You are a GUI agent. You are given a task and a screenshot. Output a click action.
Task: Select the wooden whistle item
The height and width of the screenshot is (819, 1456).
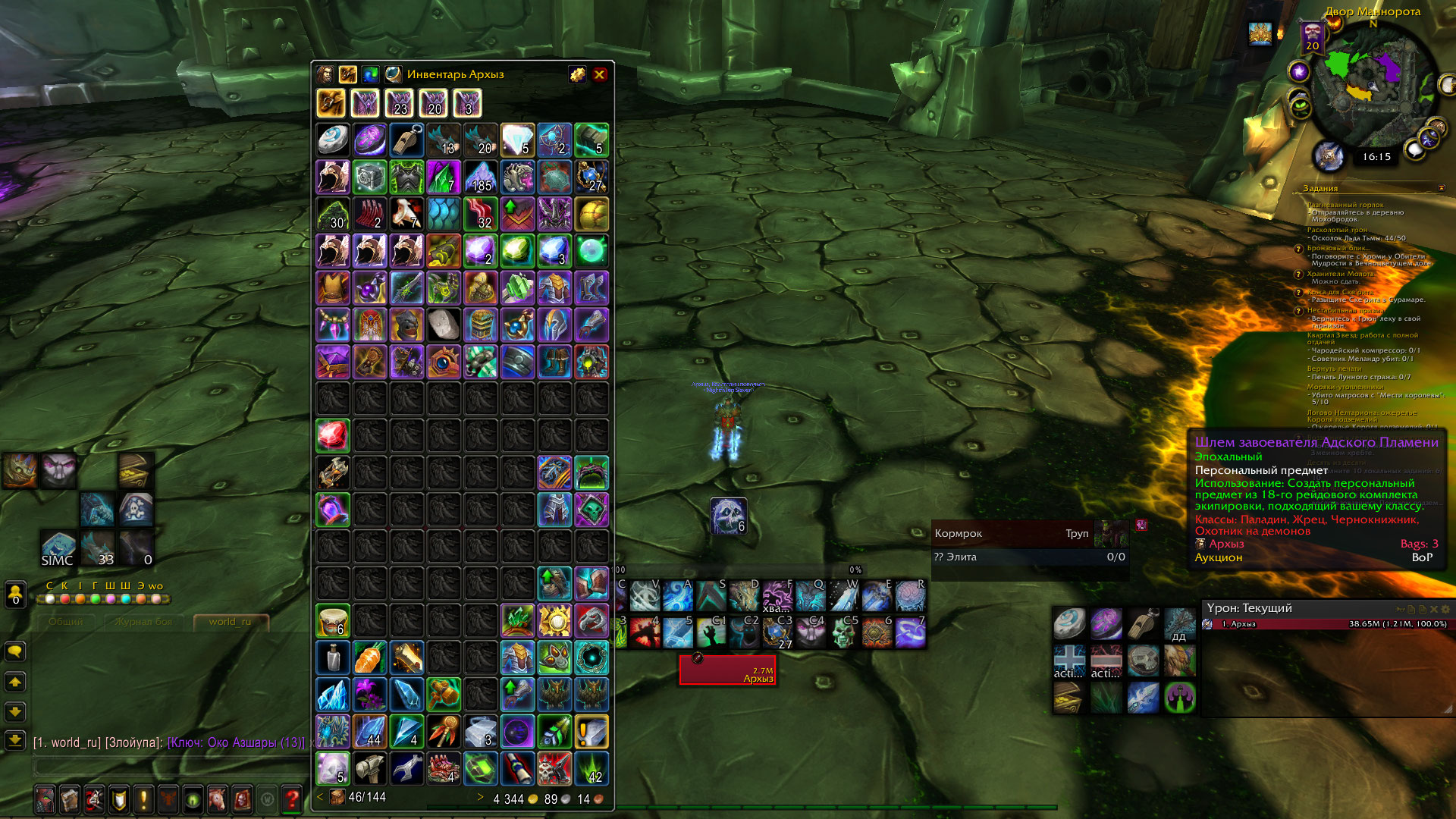pos(406,140)
